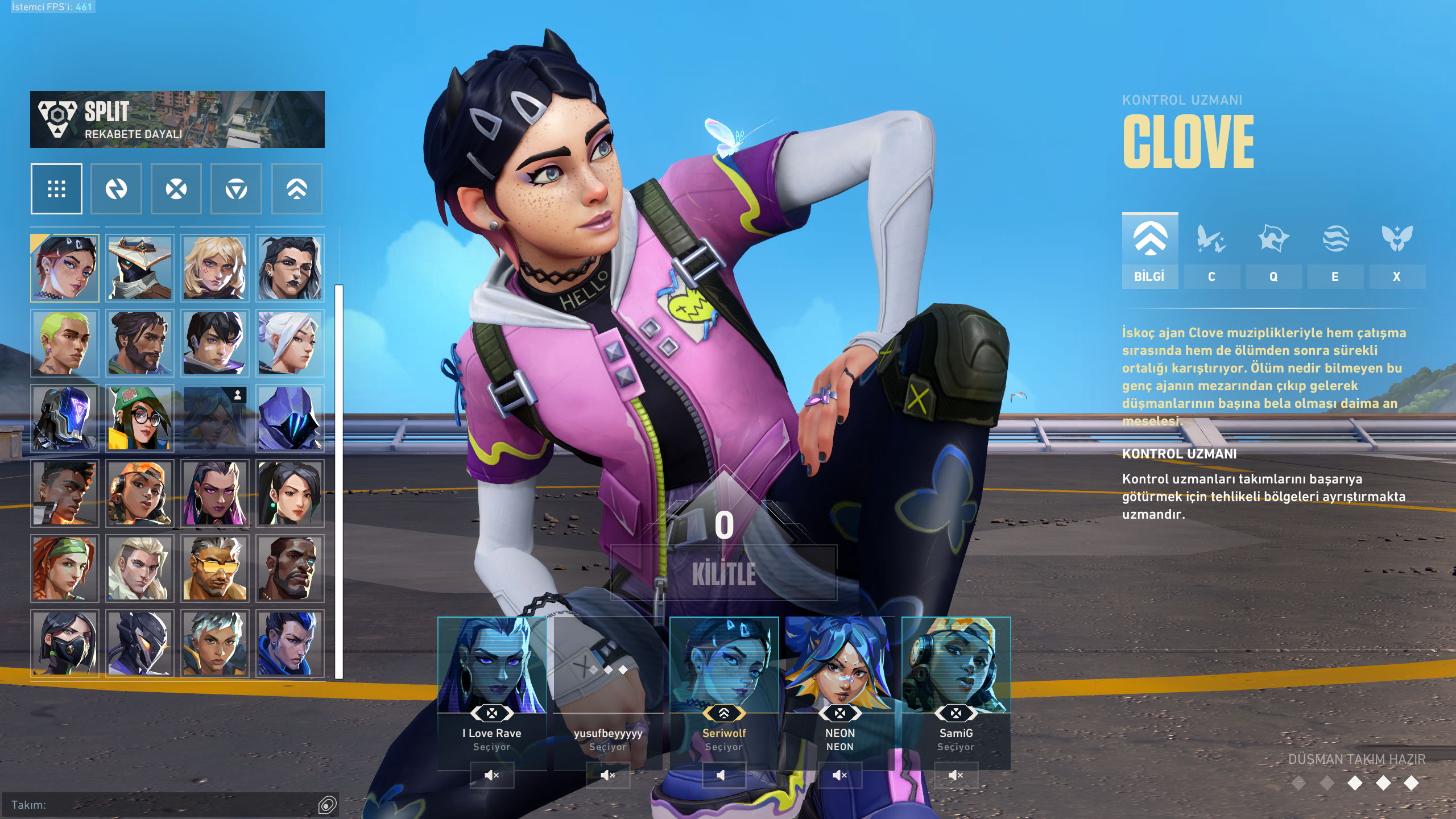Focus the Takım team chat box

(x=165, y=805)
